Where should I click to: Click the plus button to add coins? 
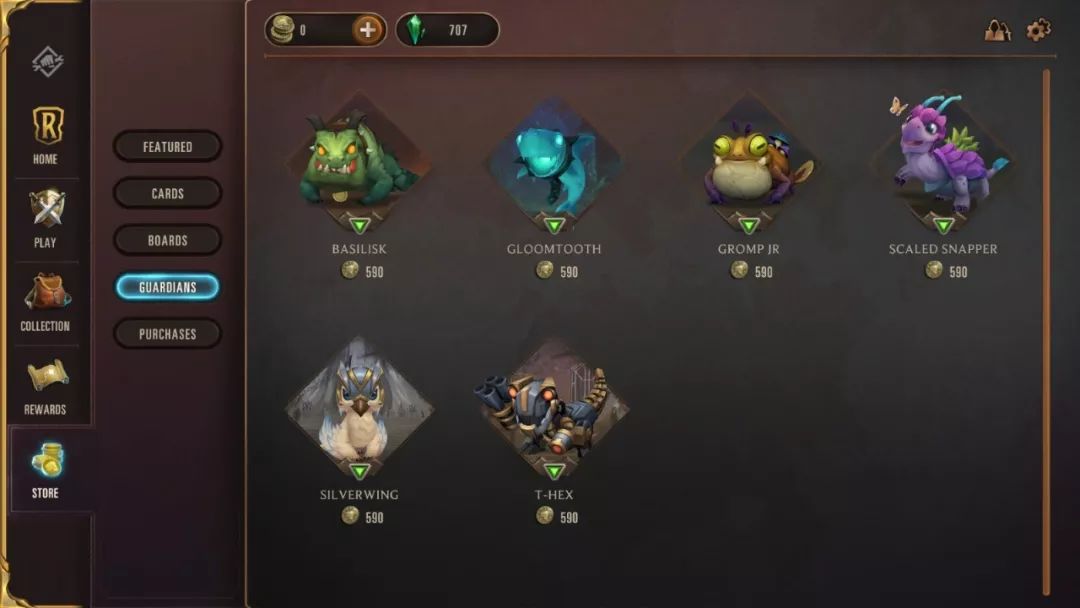point(368,30)
